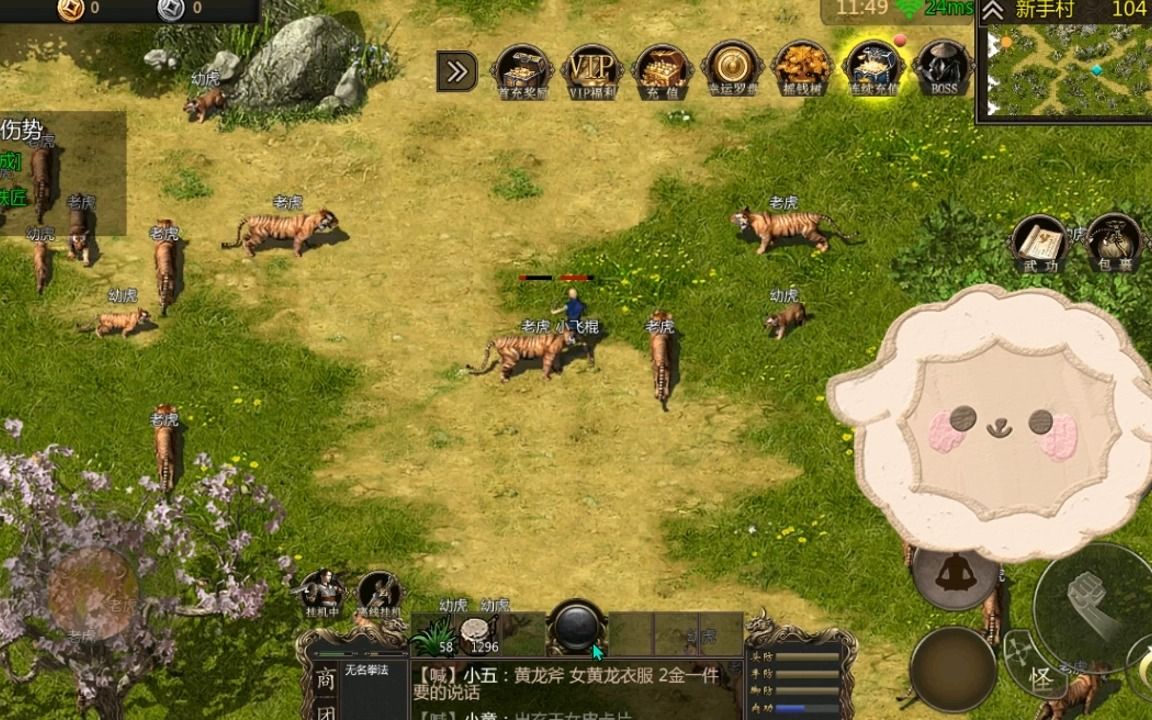Tap the fist attack button

pos(1090,595)
